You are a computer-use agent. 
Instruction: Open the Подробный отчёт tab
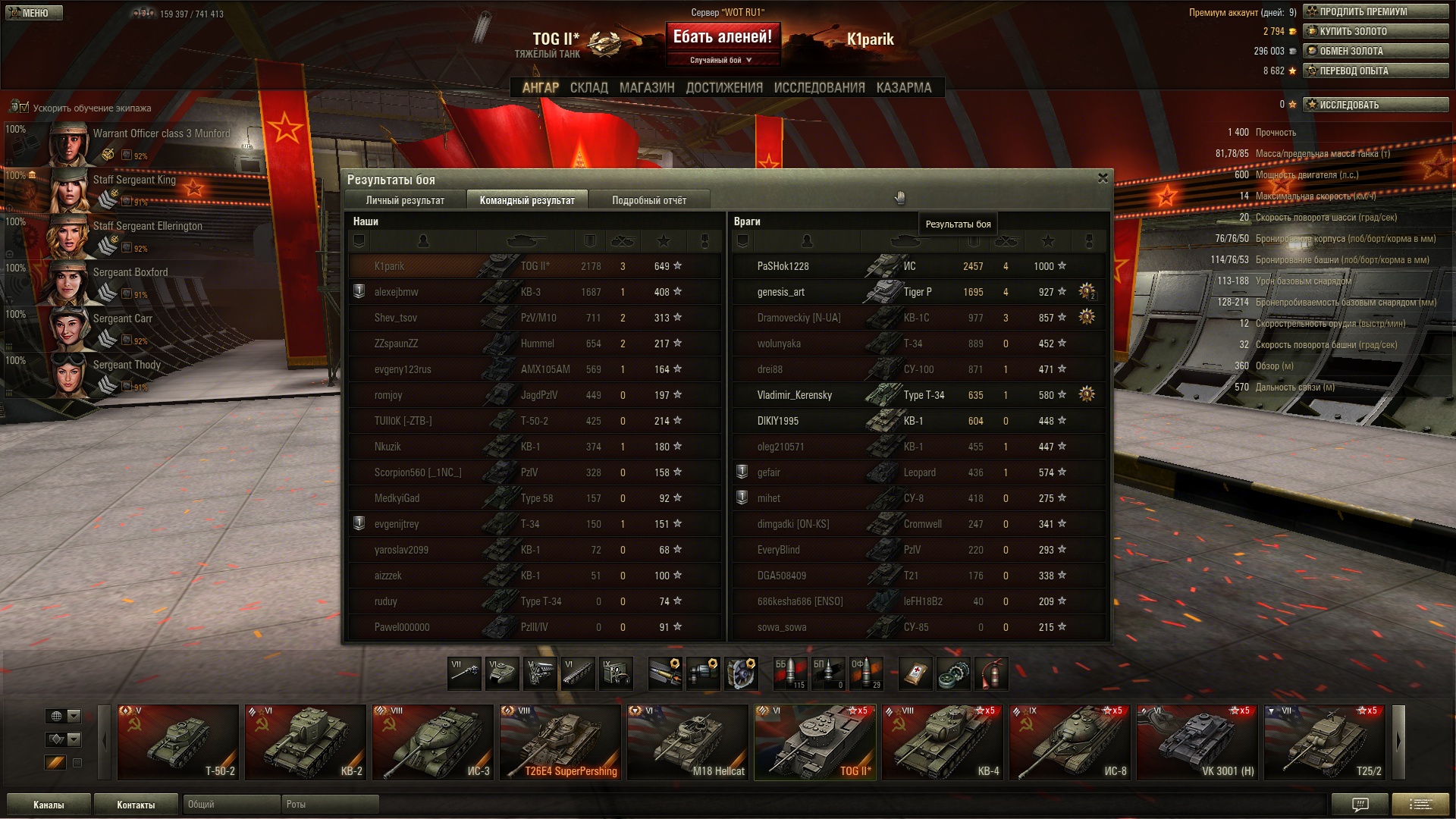(649, 200)
